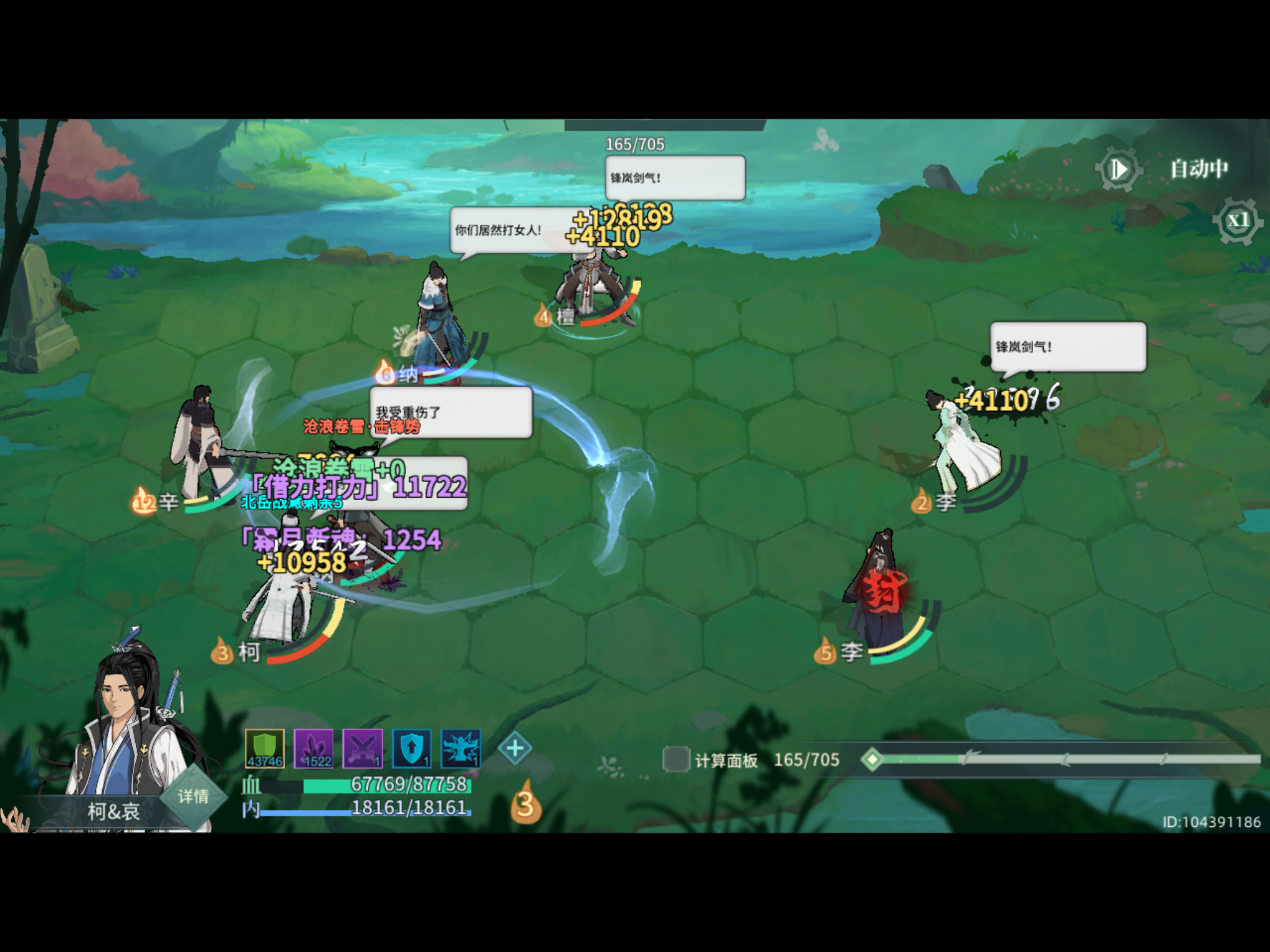Click the crossed swords debuff icon
The height and width of the screenshot is (952, 1270).
363,752
